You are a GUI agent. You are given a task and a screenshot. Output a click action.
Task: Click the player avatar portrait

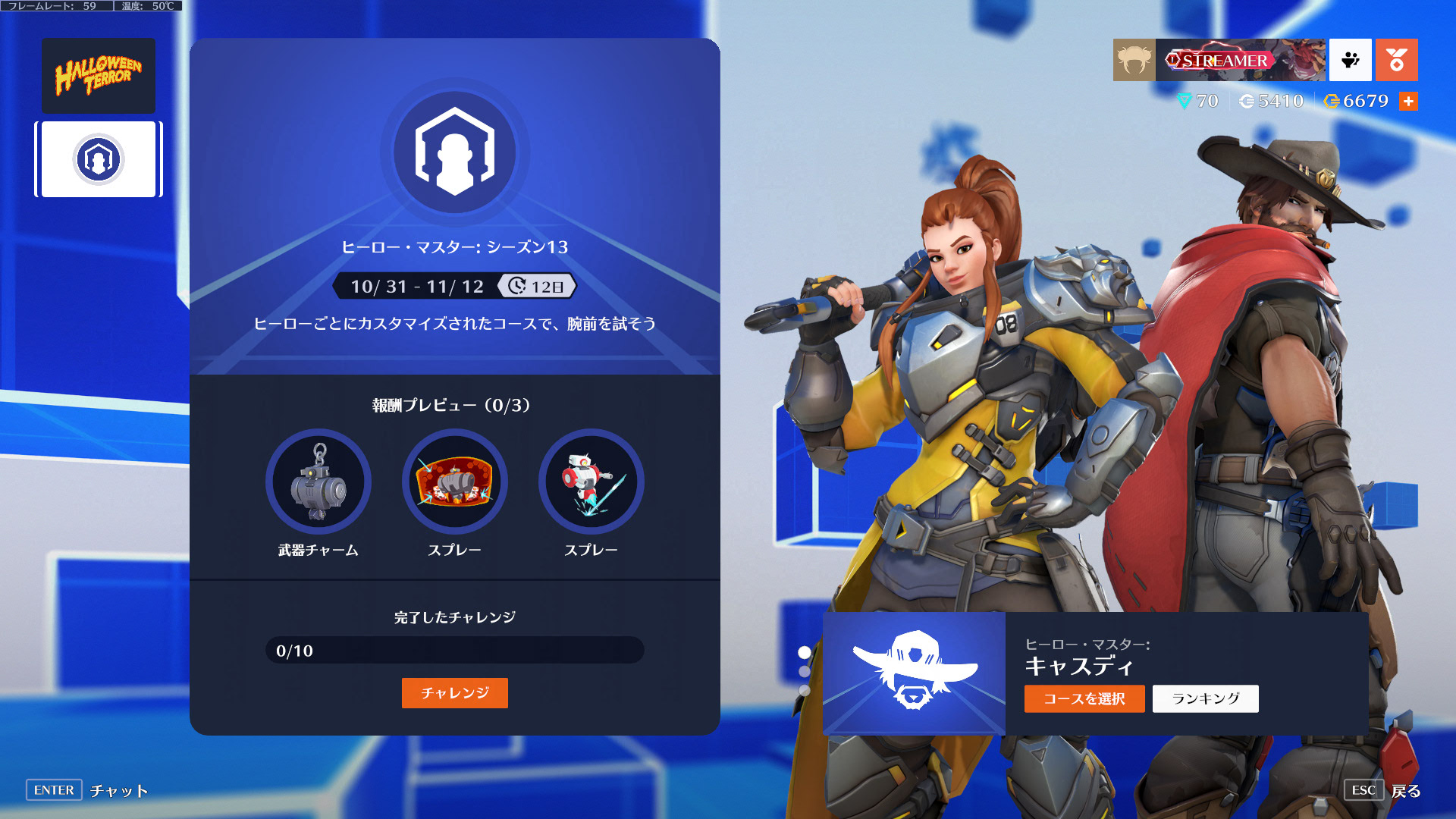coord(1134,60)
